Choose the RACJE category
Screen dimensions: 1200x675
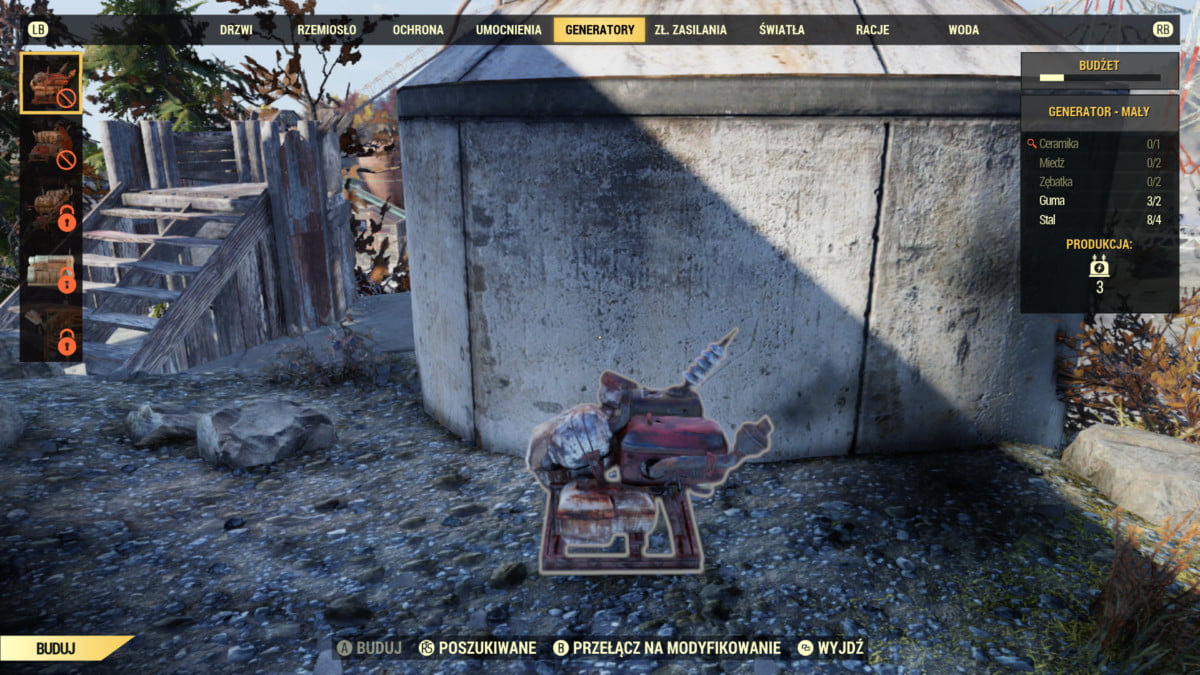tap(872, 30)
